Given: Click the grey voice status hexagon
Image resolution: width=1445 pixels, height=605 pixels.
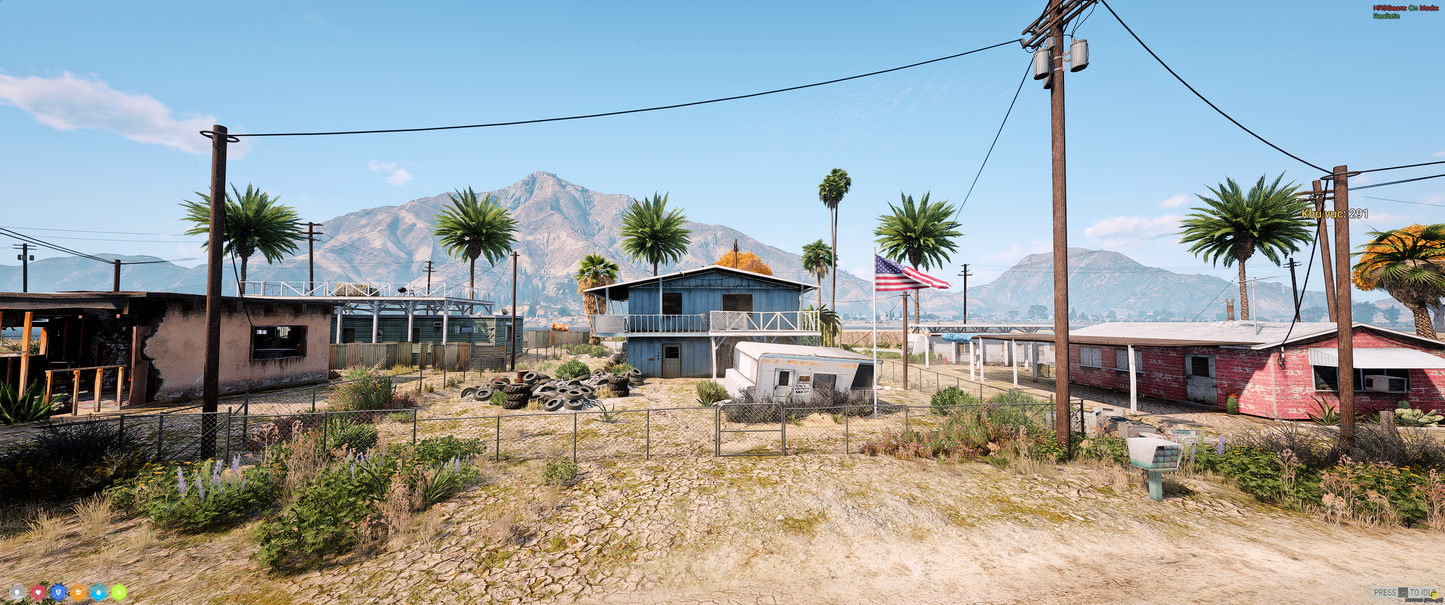Looking at the screenshot, I should pyautogui.click(x=17, y=592).
